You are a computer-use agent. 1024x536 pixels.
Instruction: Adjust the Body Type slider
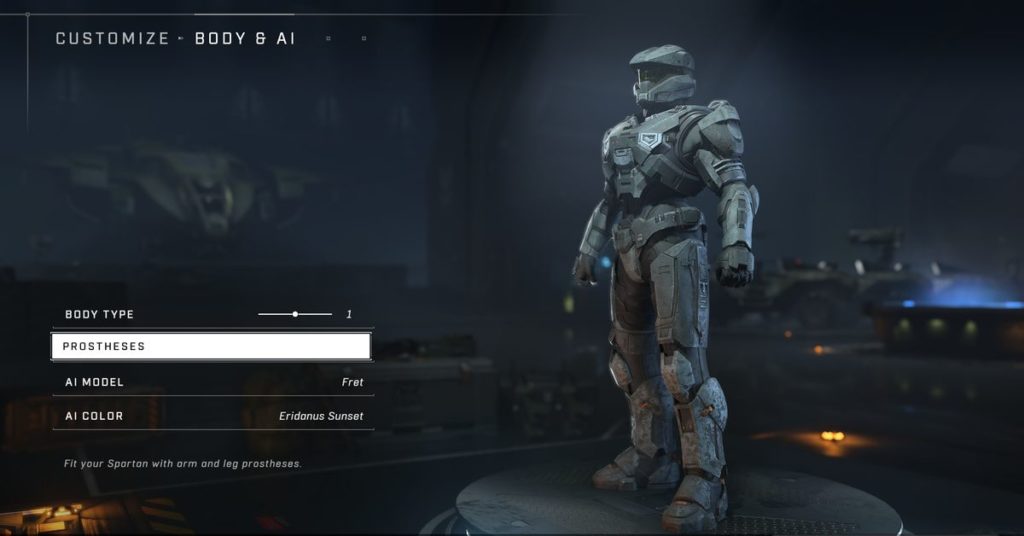(295, 314)
